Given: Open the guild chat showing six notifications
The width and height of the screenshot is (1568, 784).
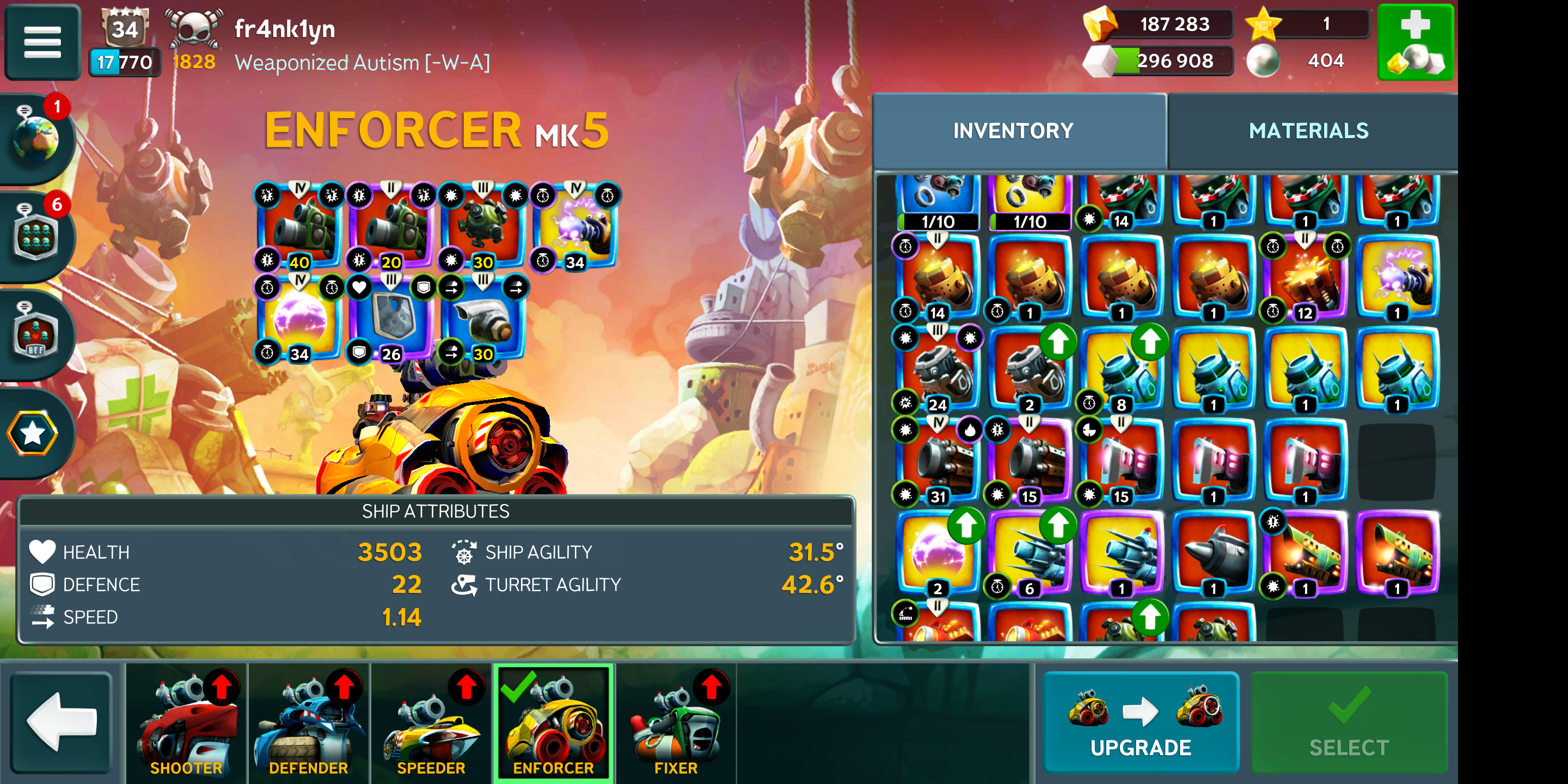Looking at the screenshot, I should tap(36, 237).
